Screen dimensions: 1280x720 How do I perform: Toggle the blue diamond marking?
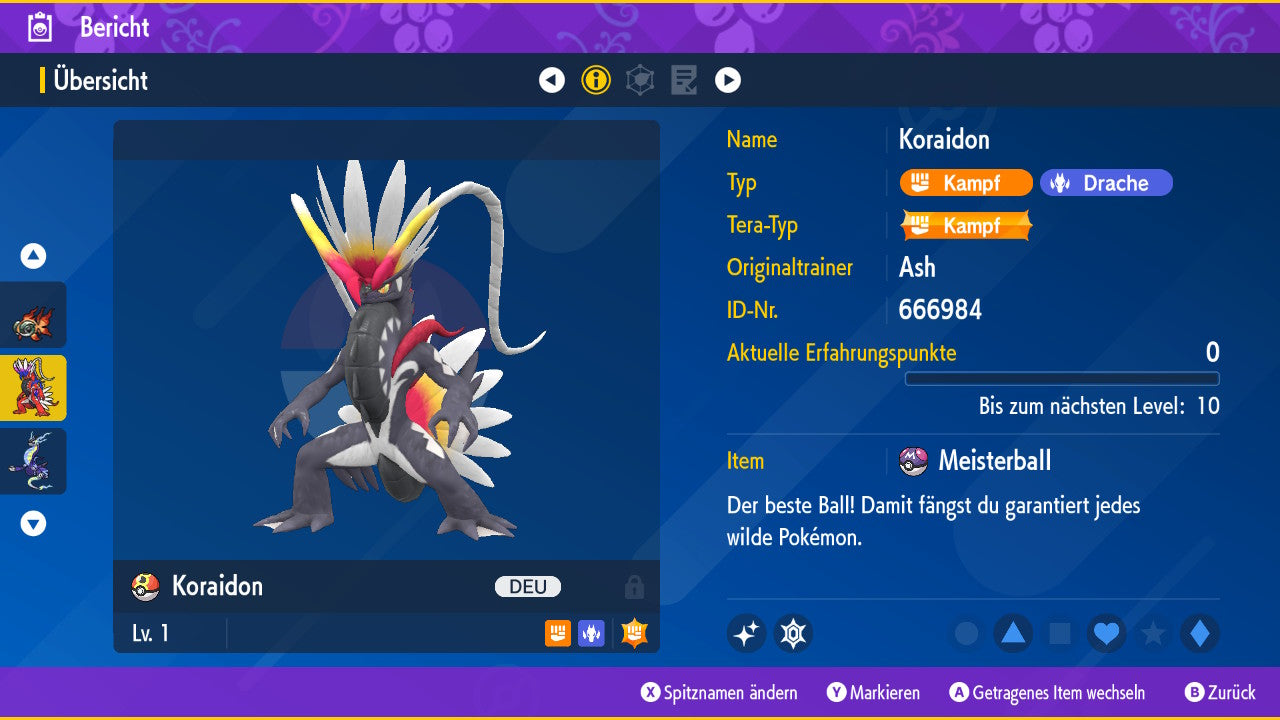tap(1200, 634)
